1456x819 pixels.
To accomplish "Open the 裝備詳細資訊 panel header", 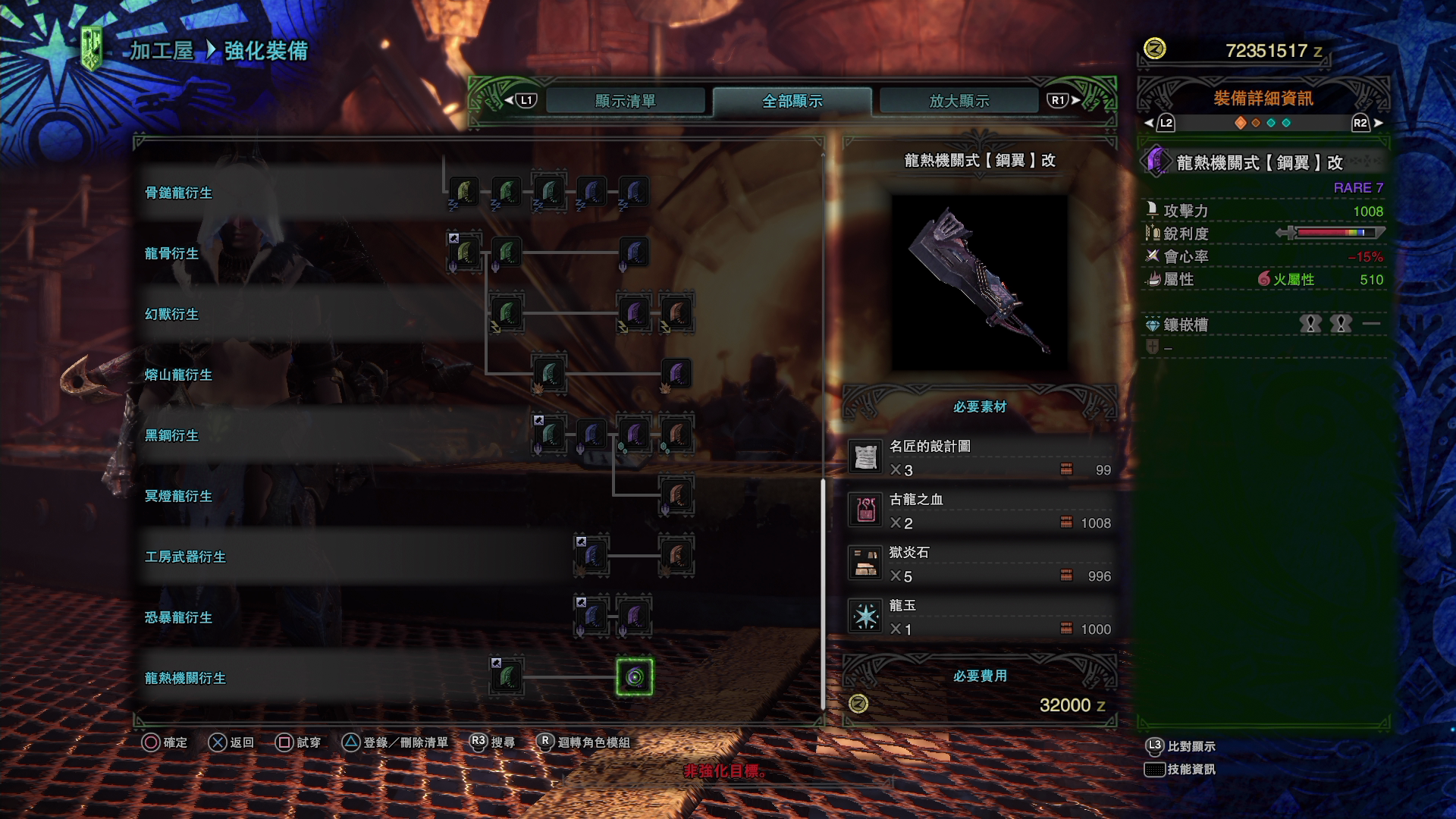I will pyautogui.click(x=1263, y=99).
